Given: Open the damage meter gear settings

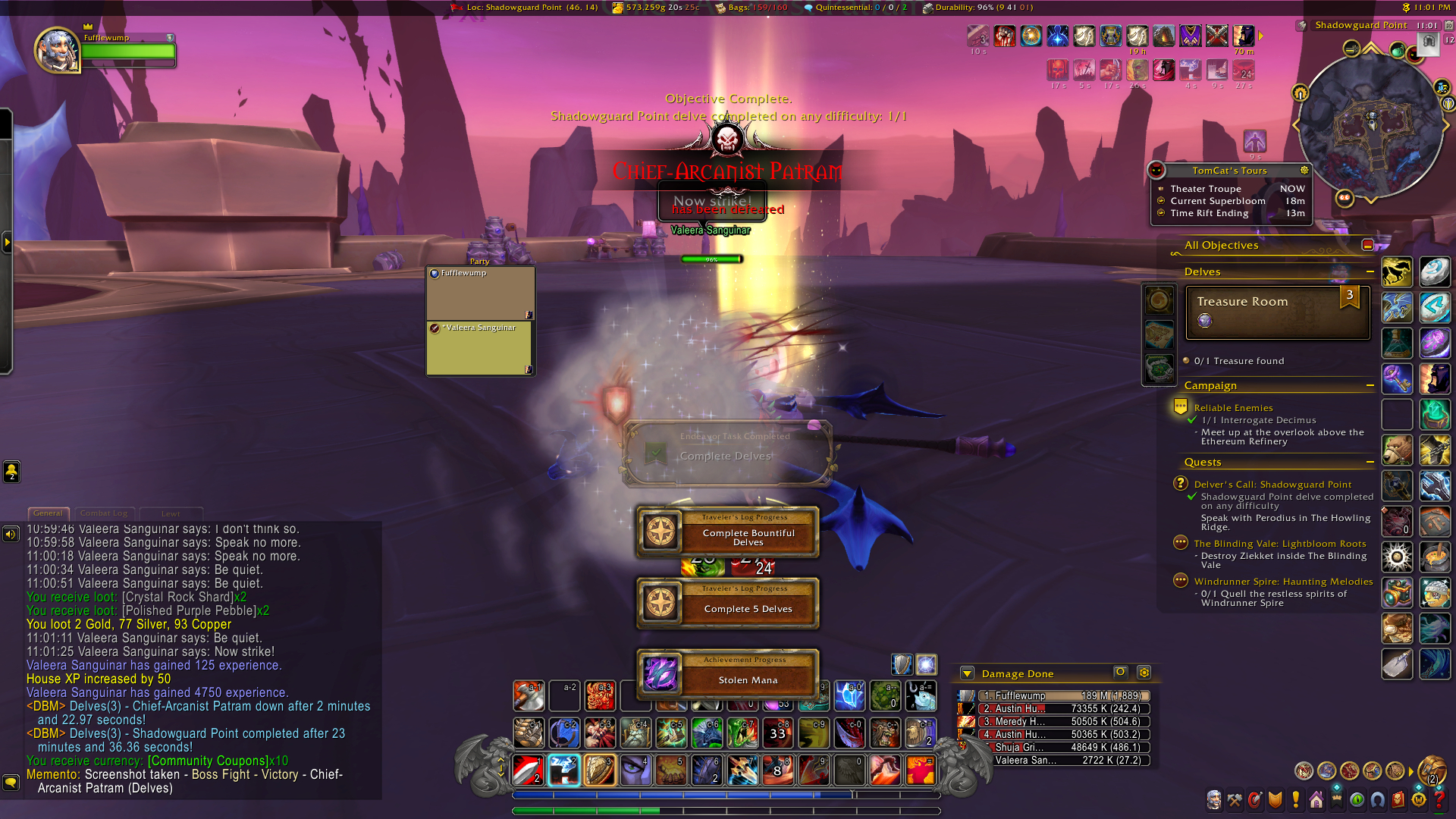Looking at the screenshot, I should click(1144, 673).
